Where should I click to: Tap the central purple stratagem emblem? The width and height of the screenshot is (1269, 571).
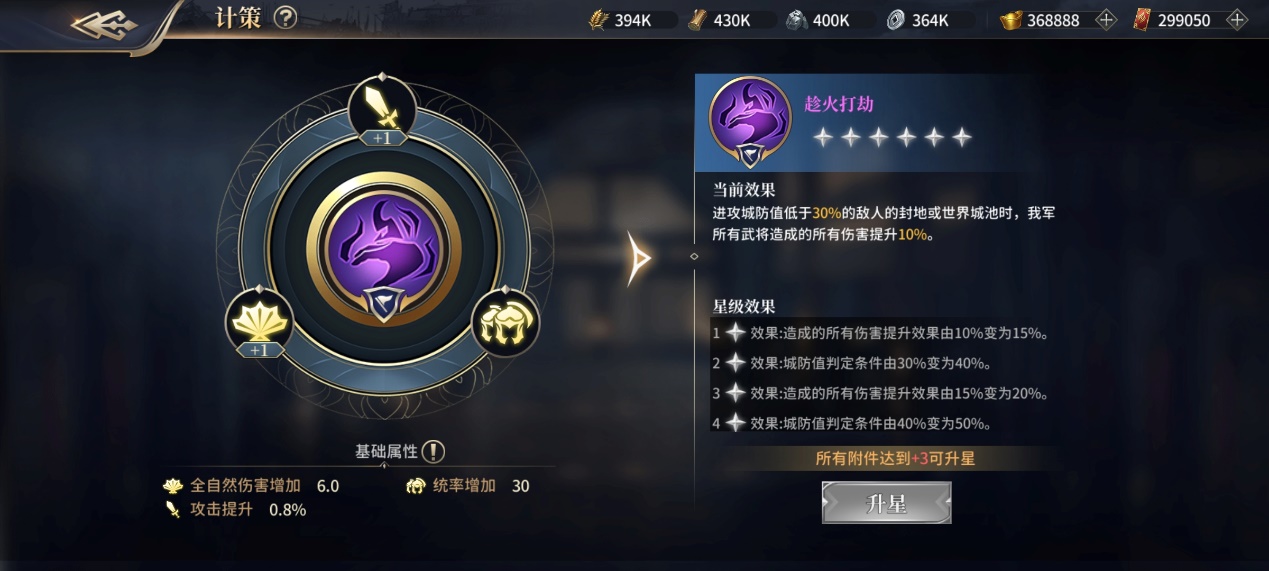[x=382, y=251]
